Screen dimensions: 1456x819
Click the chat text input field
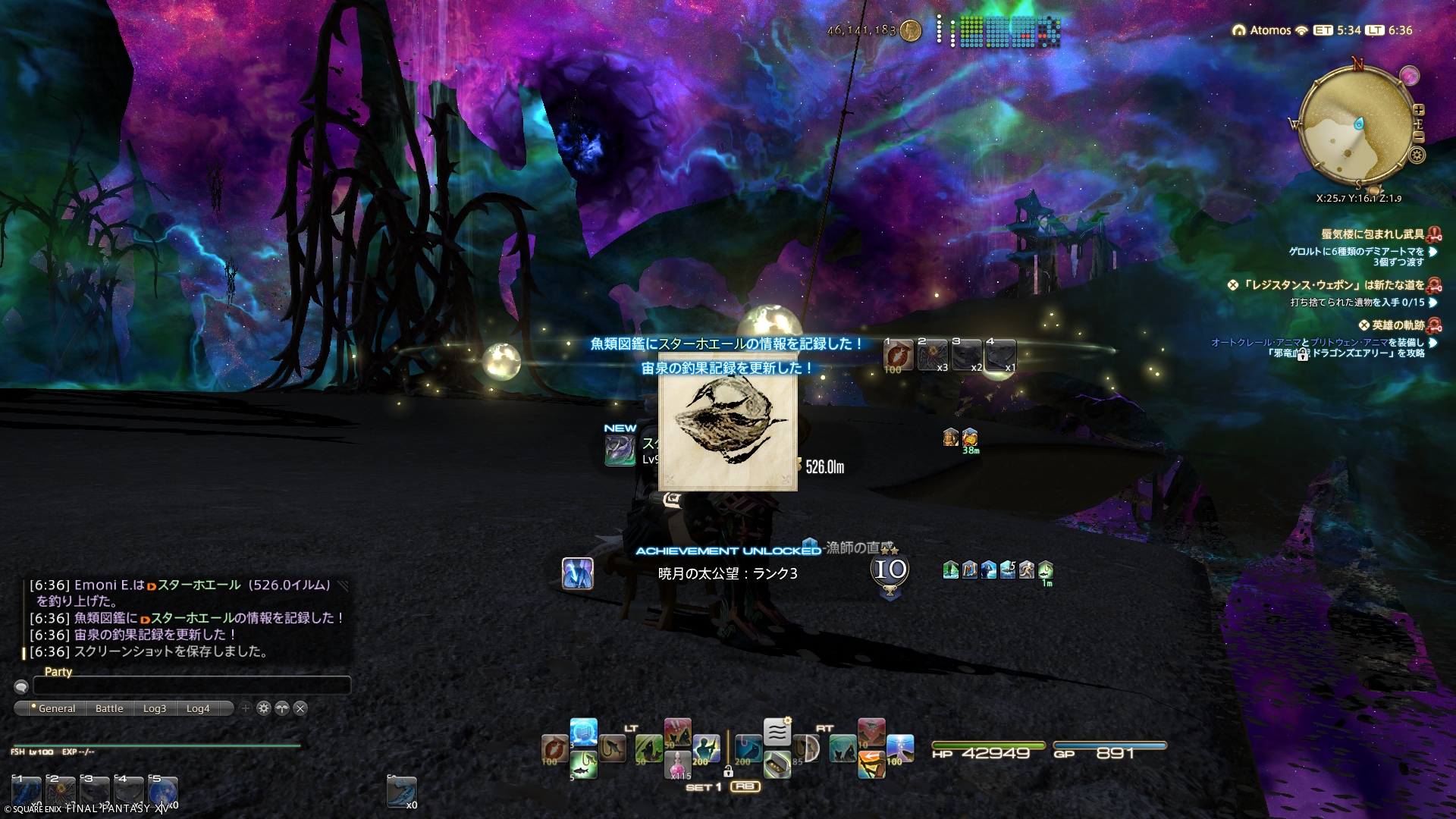pyautogui.click(x=192, y=686)
